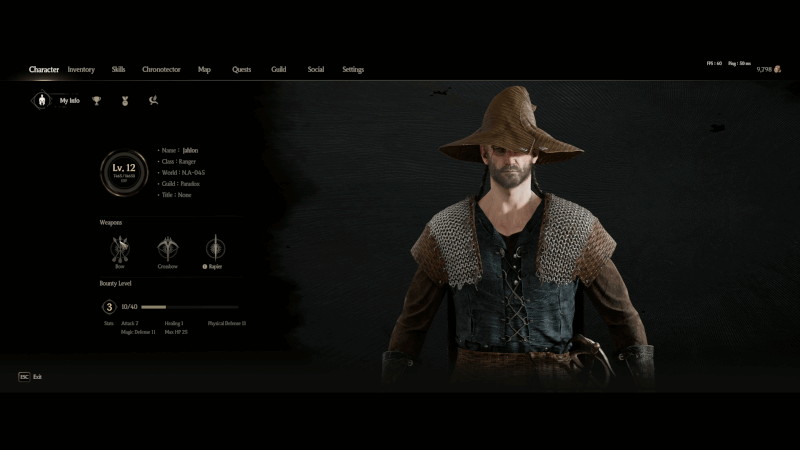800x450 pixels.
Task: Click the Bounty Level 3 badge
Action: (x=109, y=307)
